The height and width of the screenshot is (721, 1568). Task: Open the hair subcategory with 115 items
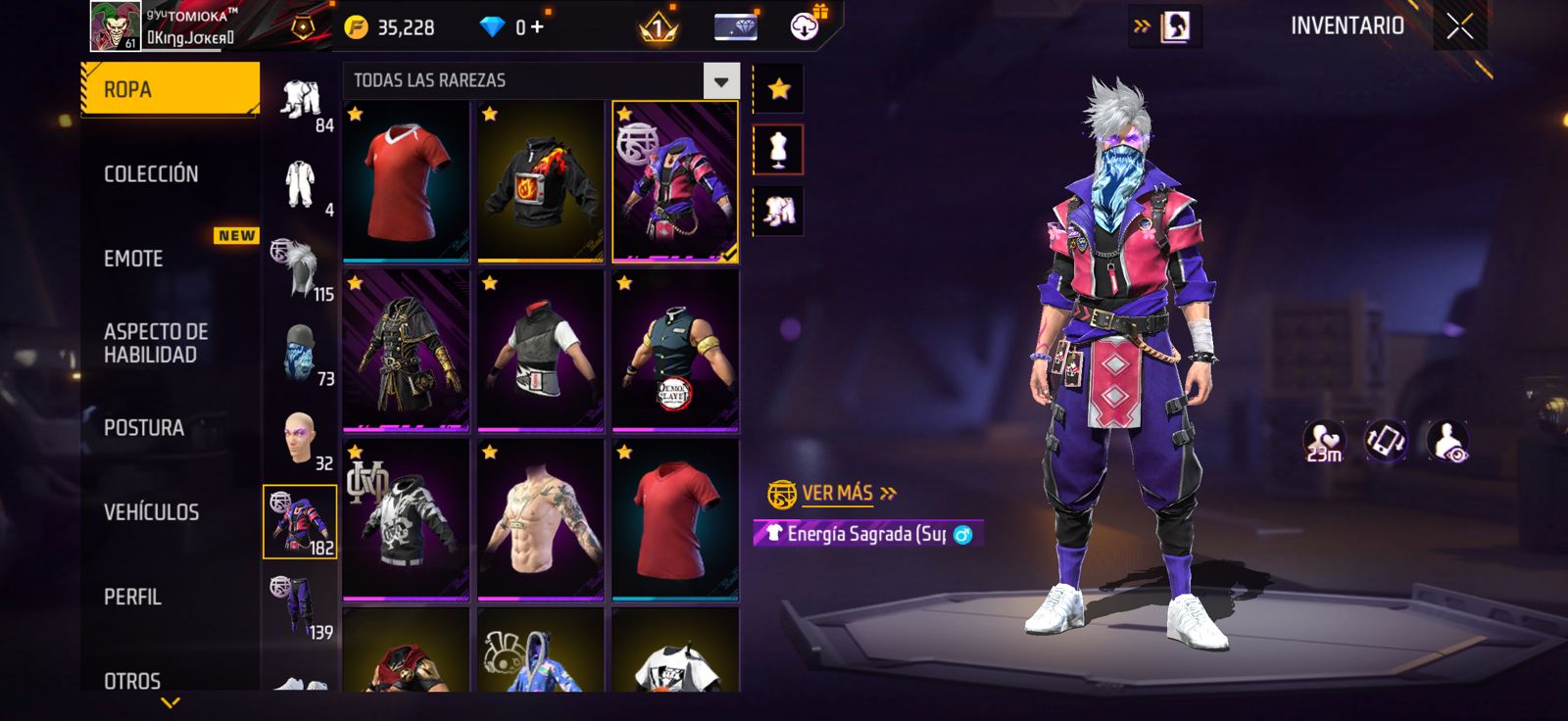[x=301, y=269]
